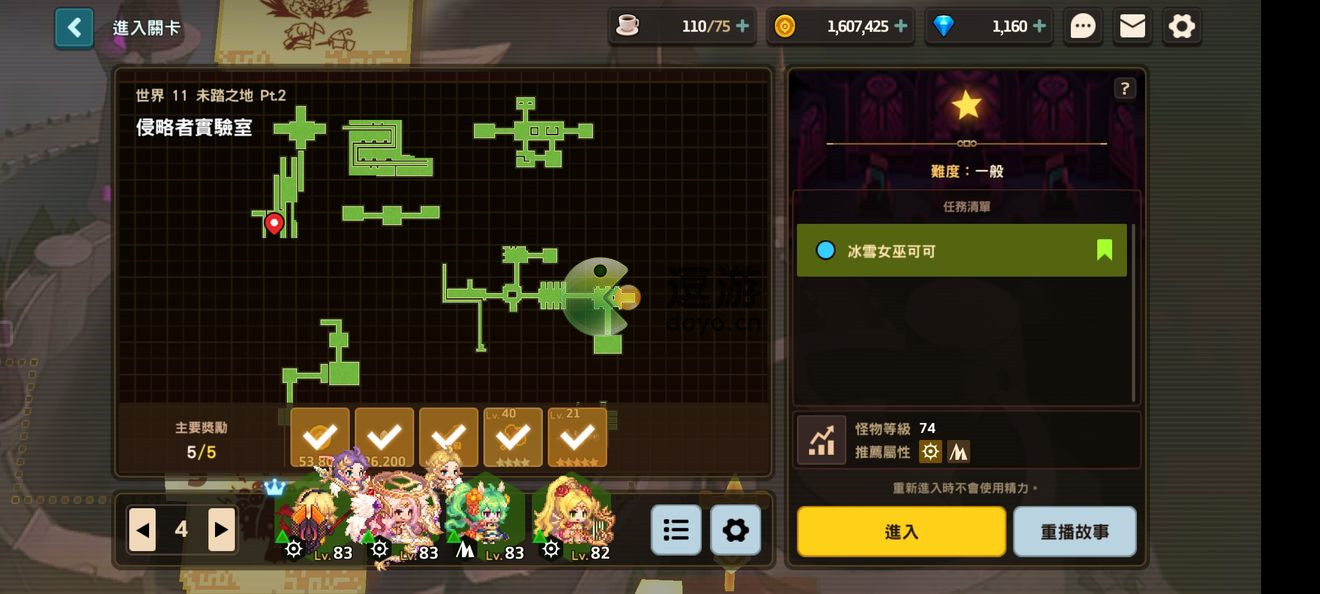Open the monster level stats icon
The height and width of the screenshot is (594, 1320).
[x=822, y=440]
